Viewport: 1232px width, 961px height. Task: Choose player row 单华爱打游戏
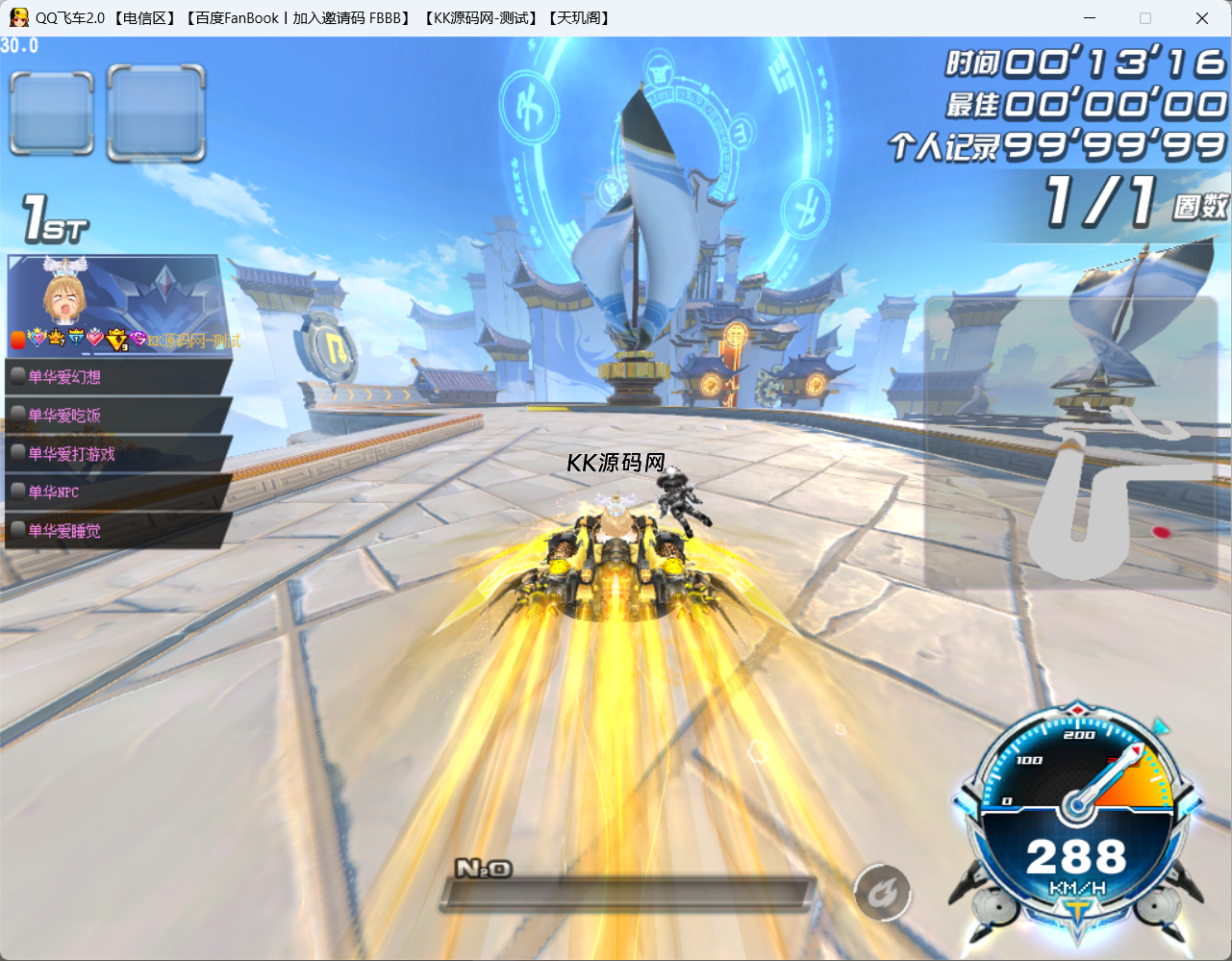click(x=115, y=454)
